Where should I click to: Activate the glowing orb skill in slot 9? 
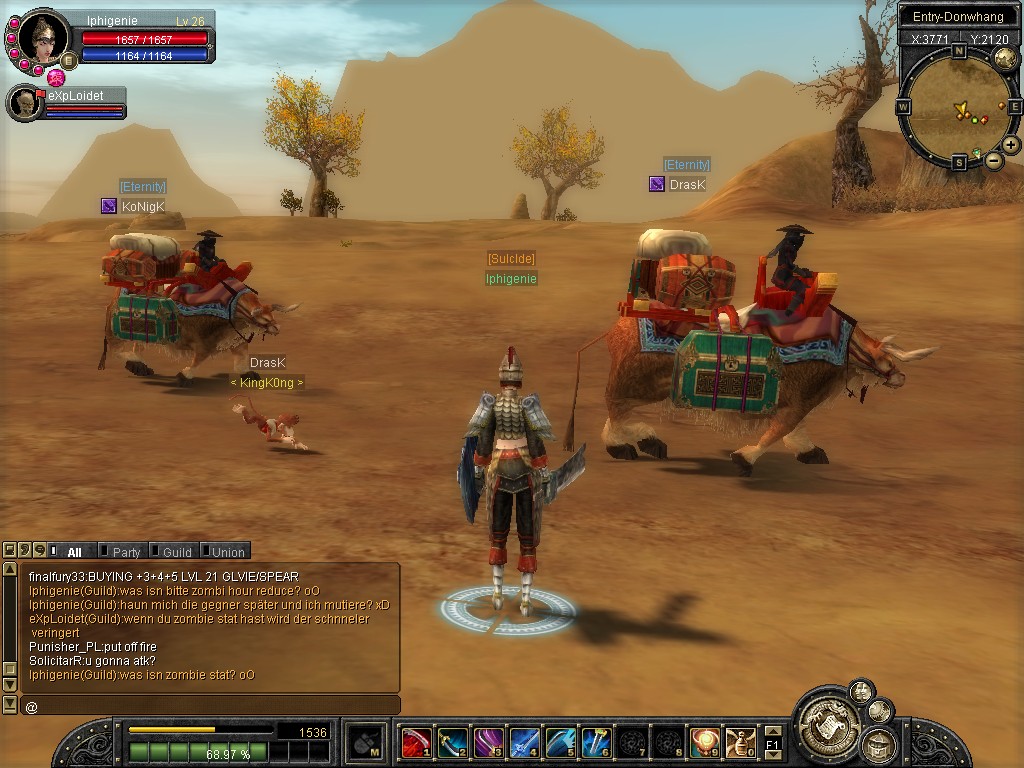tap(704, 742)
